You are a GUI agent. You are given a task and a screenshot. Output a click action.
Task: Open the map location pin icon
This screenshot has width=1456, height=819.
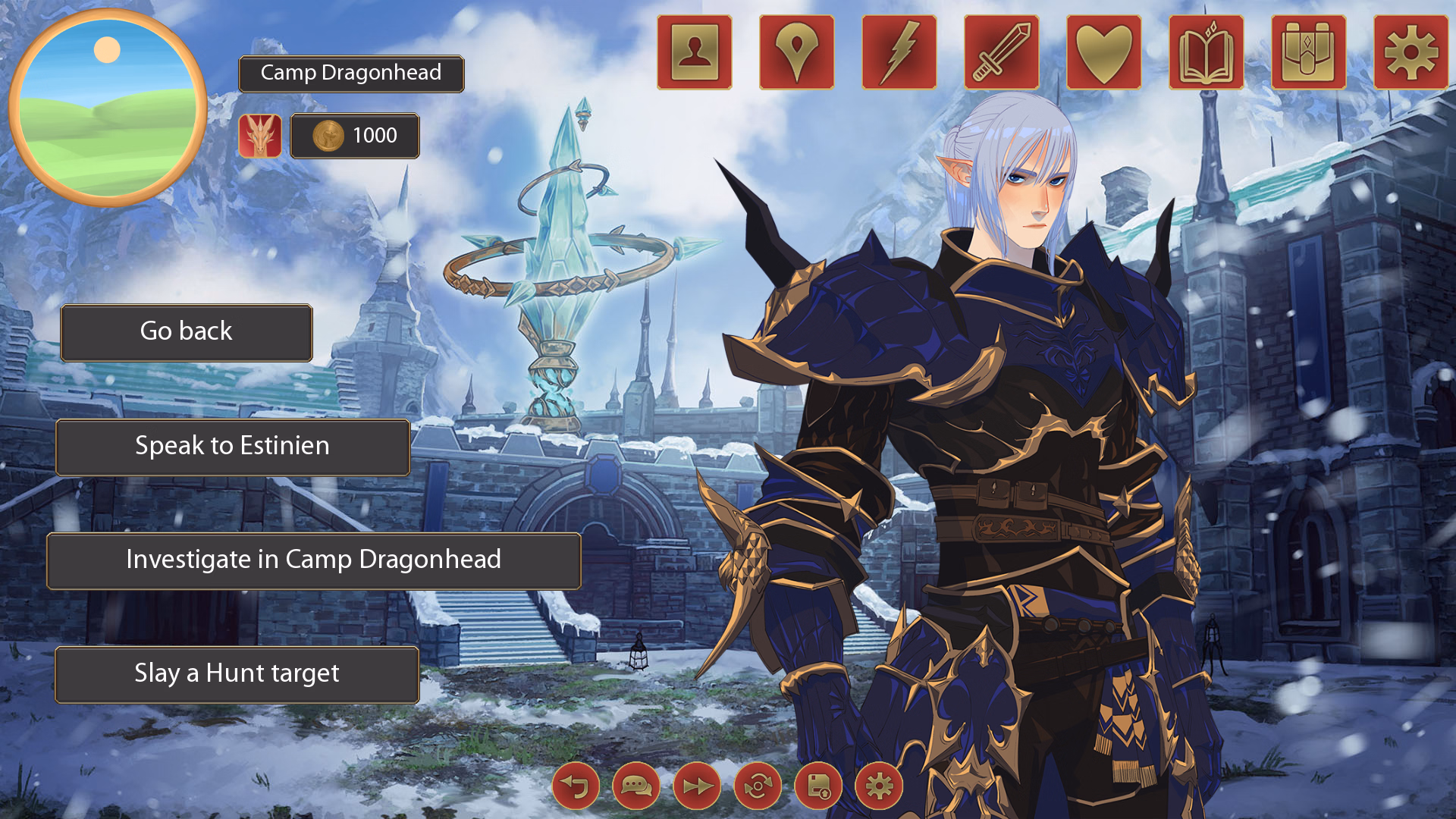[x=796, y=52]
